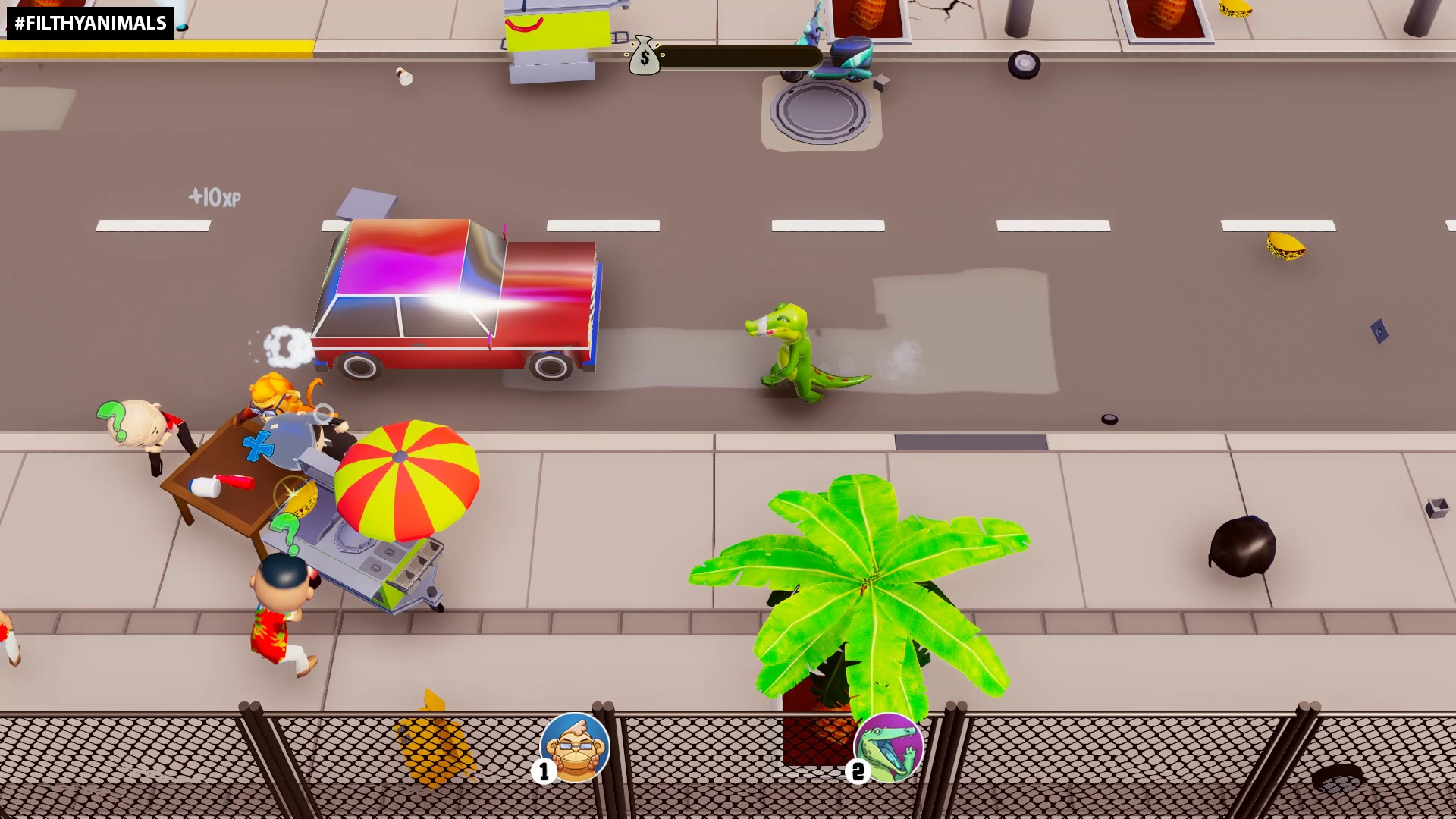
Task: Click the player 2 number badge
Action: pyautogui.click(x=858, y=773)
